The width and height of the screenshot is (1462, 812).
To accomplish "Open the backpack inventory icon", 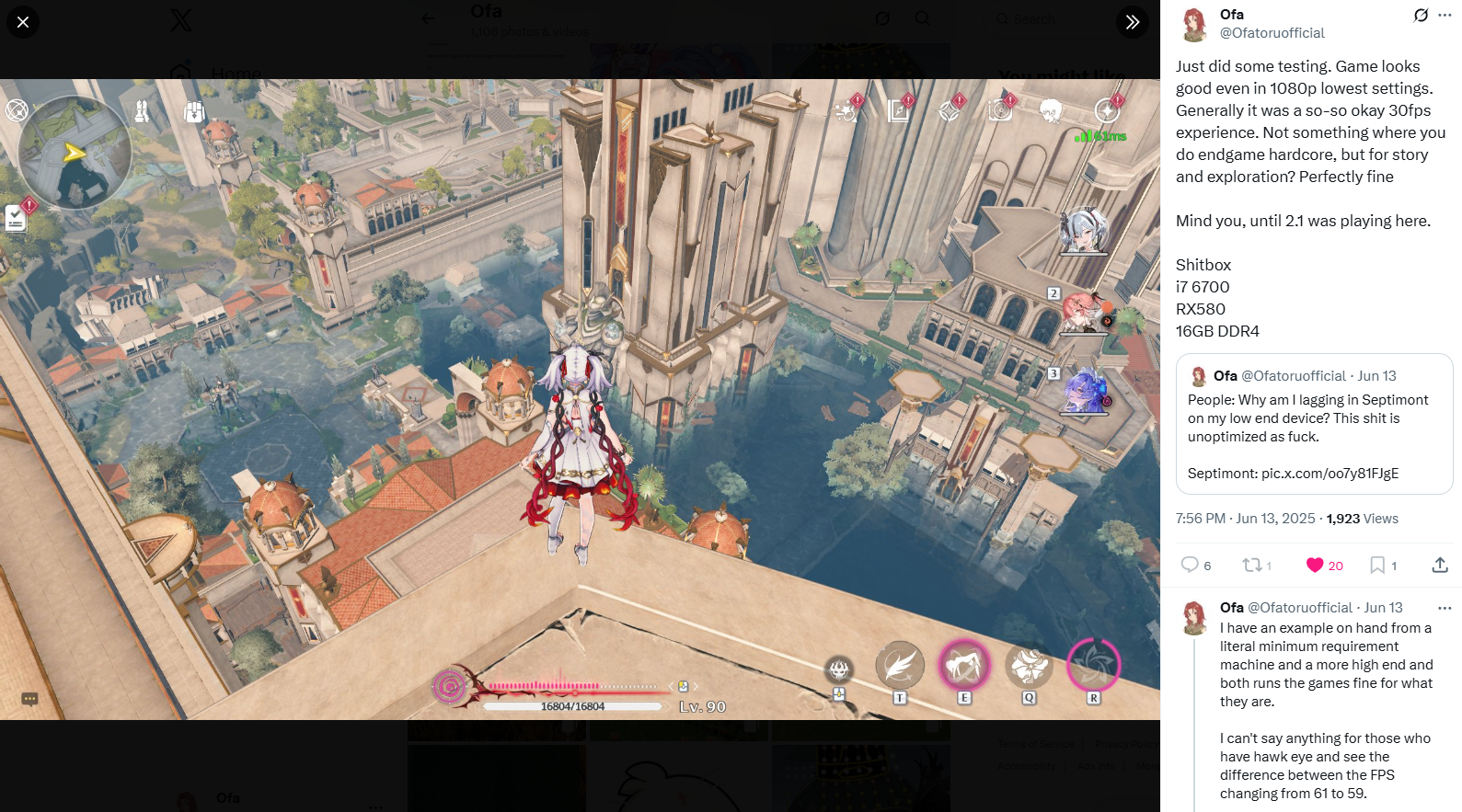I will click(x=193, y=112).
